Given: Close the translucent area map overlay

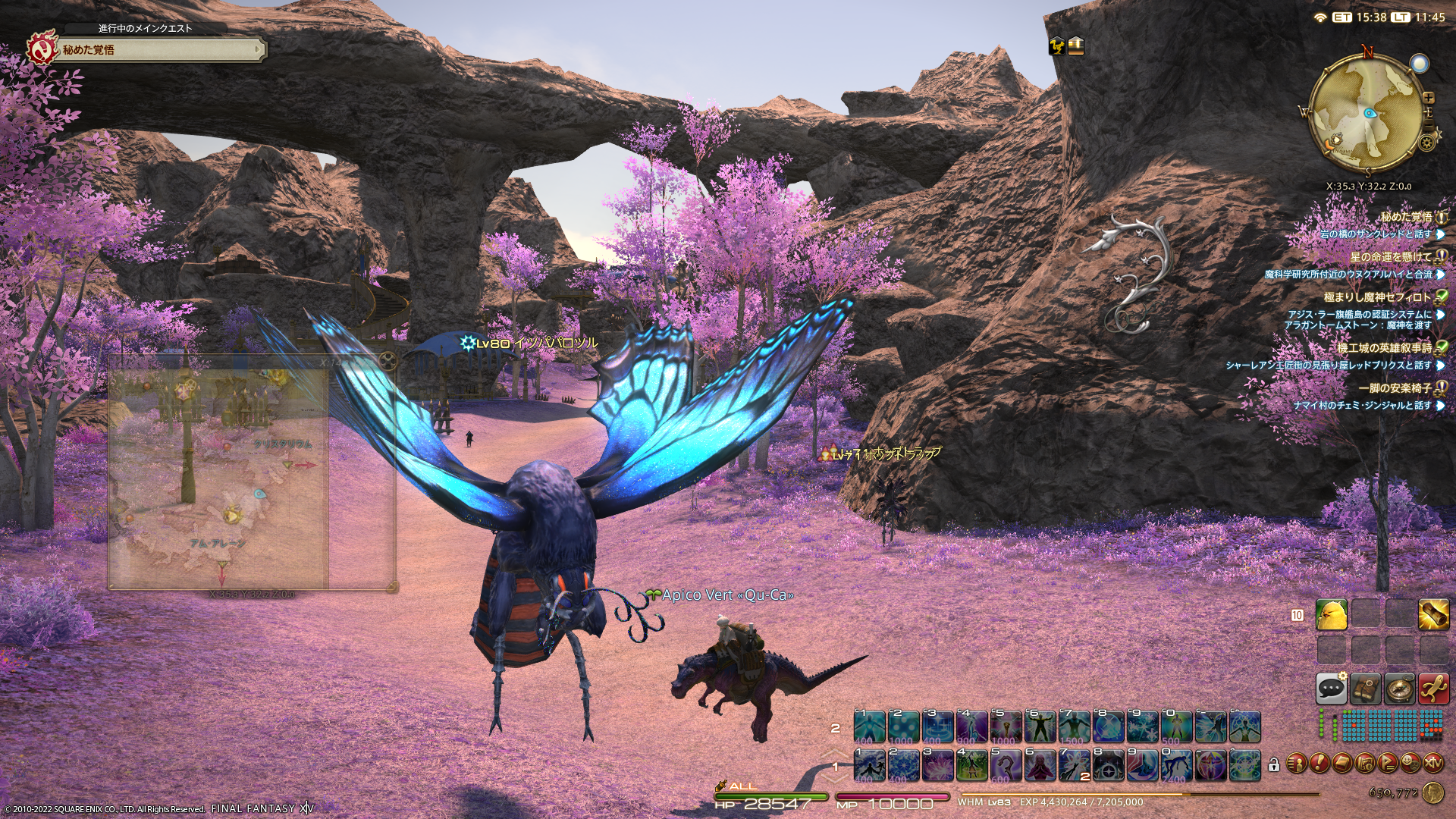Looking at the screenshot, I should click(x=388, y=361).
